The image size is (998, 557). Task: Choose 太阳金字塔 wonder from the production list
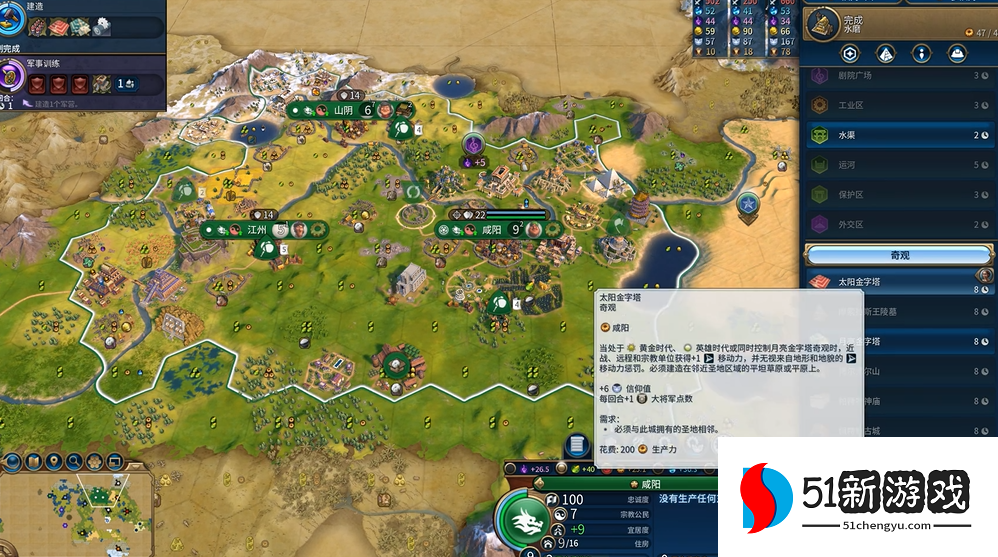pos(900,282)
